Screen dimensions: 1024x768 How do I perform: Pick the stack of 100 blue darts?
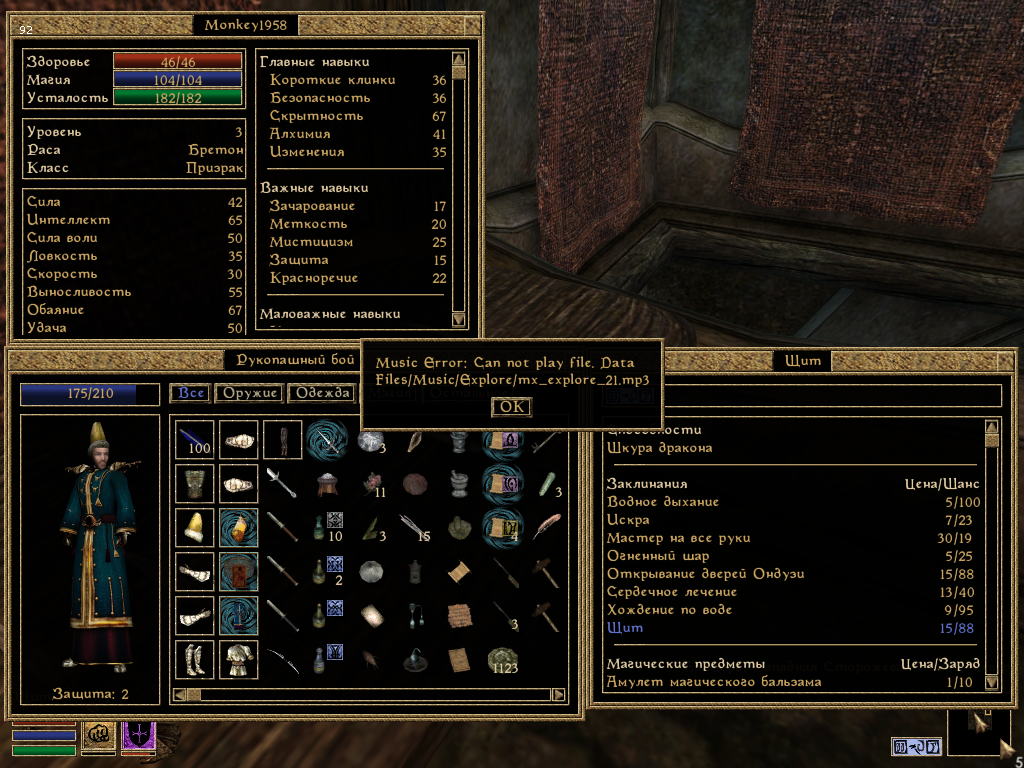pyautogui.click(x=194, y=439)
